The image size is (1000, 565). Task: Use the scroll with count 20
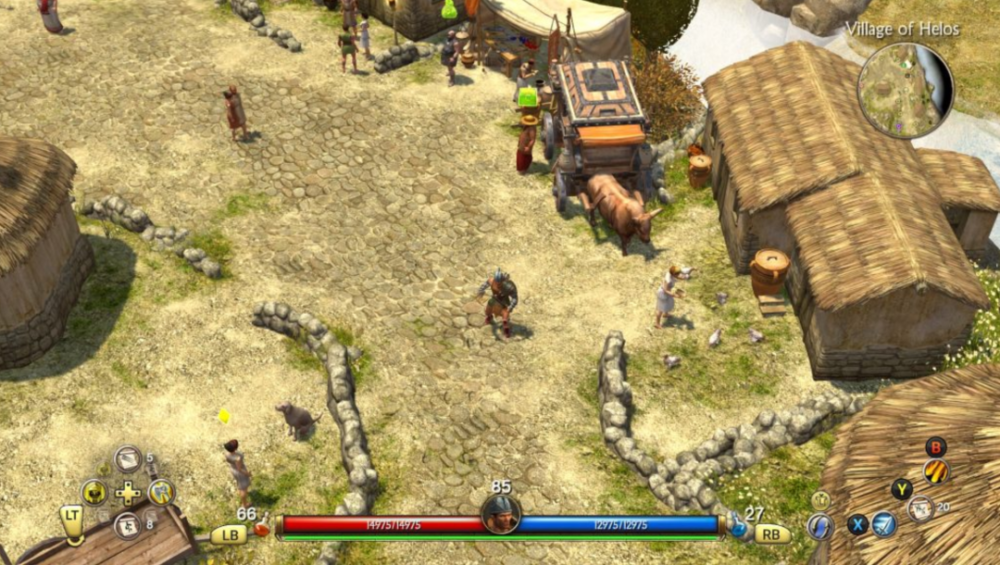pyautogui.click(x=921, y=509)
